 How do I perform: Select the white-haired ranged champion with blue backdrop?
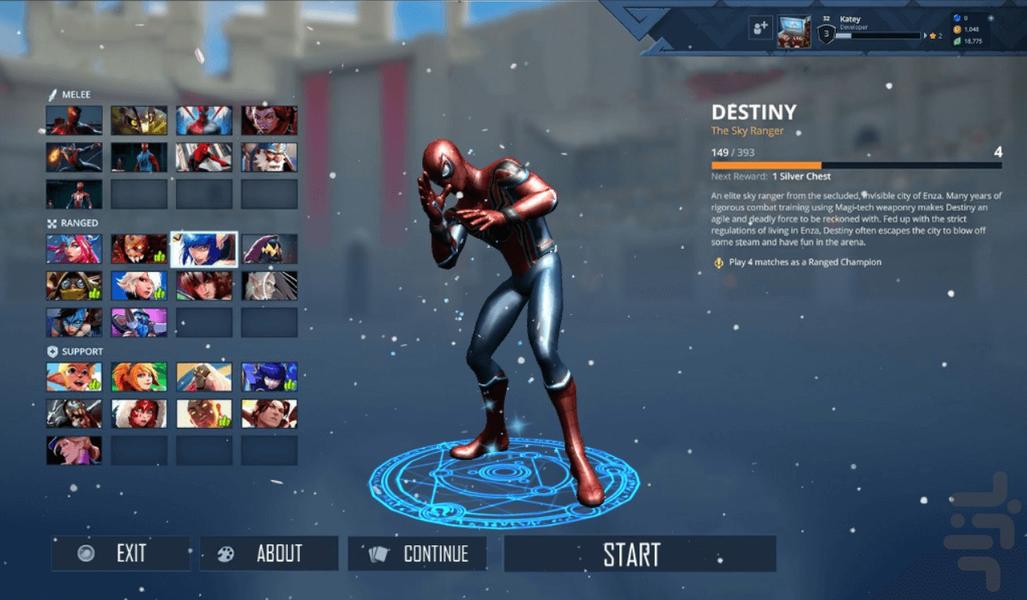tap(139, 286)
